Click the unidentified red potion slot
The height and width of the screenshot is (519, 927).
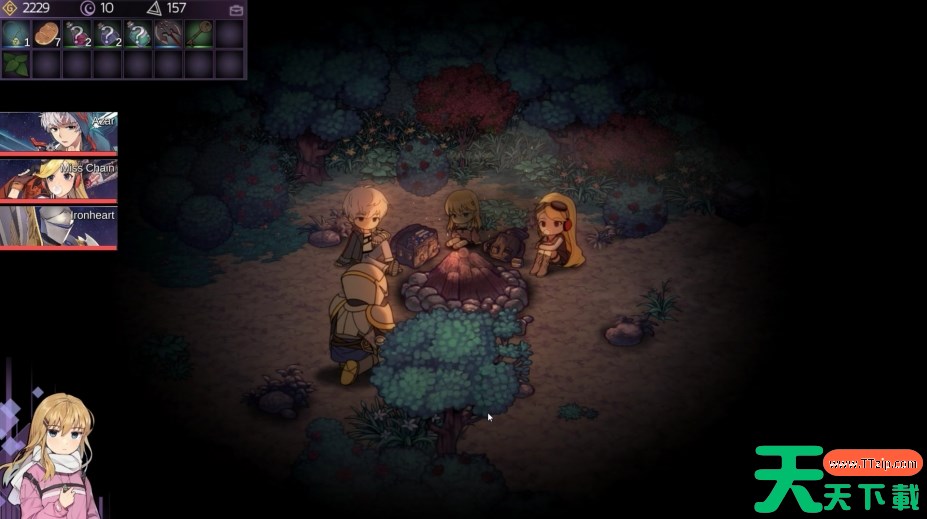point(77,35)
